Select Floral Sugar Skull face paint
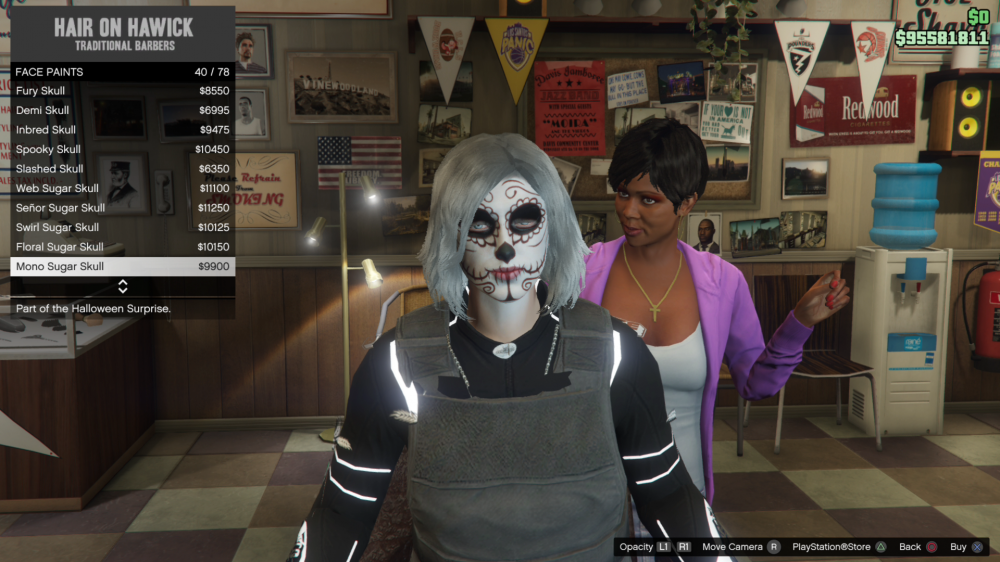Screen dimensions: 1000x562 (x=122, y=247)
